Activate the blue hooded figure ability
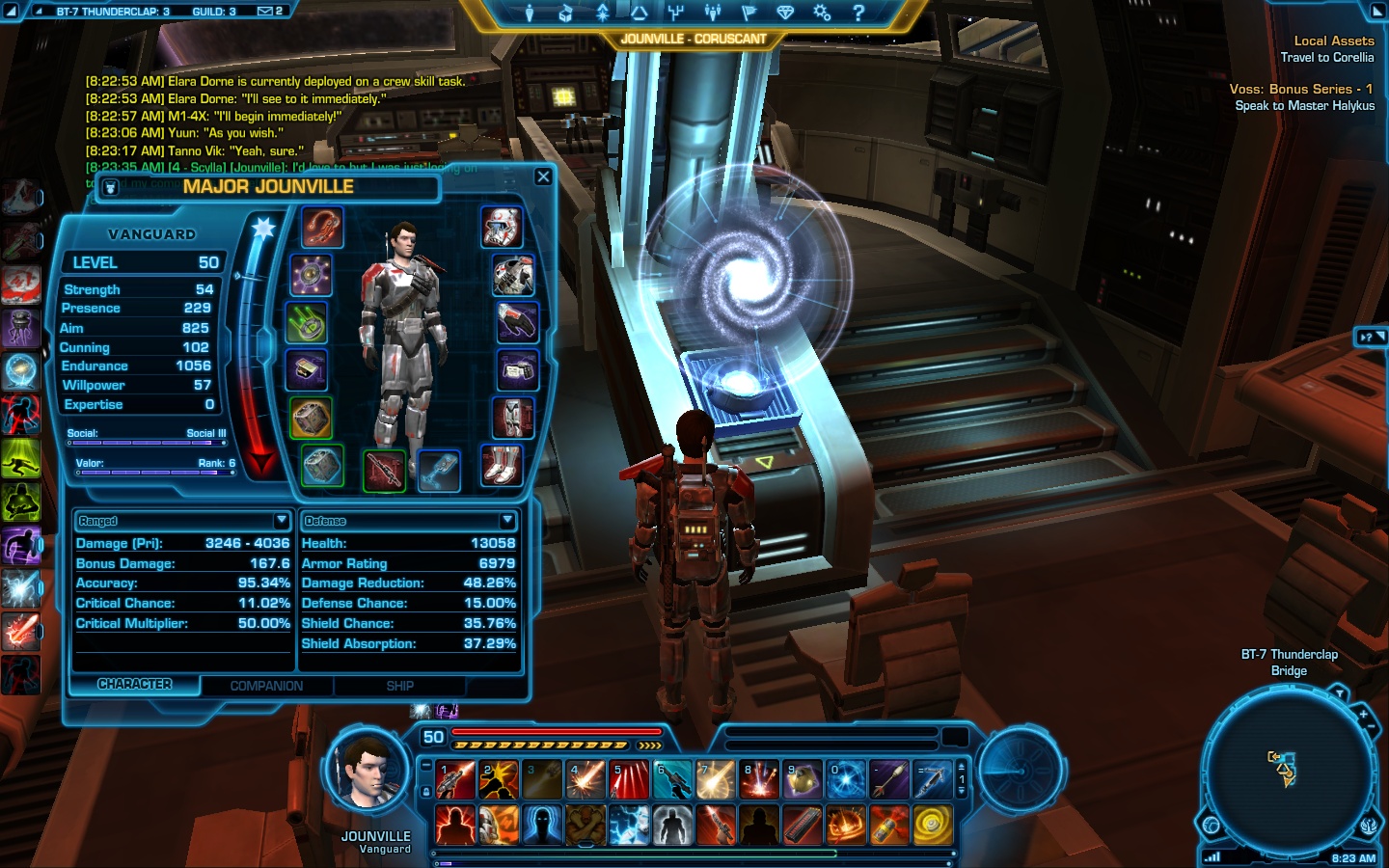 click(541, 826)
